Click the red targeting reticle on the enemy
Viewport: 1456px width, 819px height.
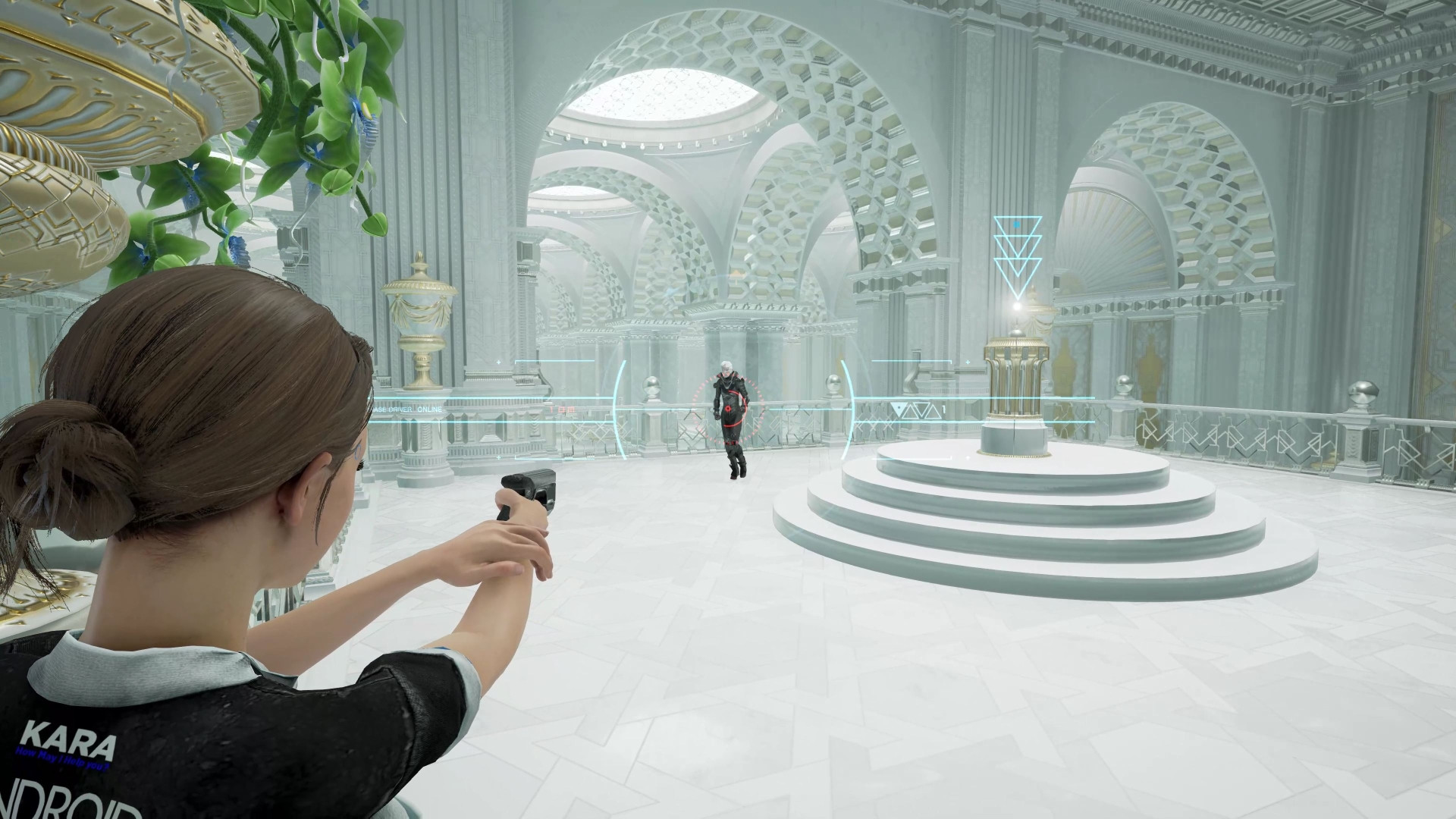[728, 408]
